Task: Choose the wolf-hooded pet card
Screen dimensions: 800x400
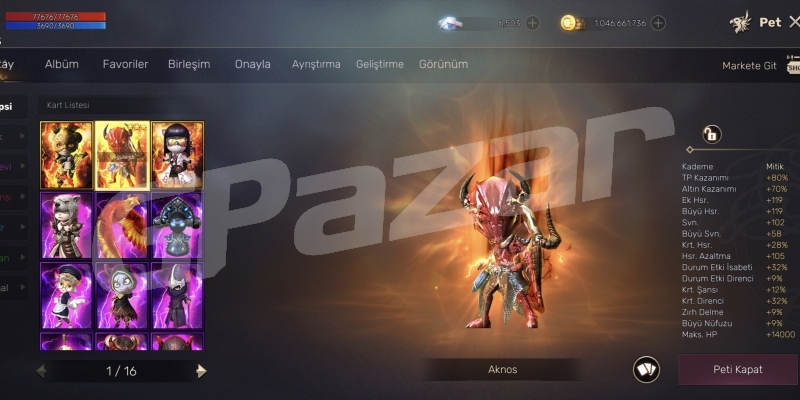Action: [67, 225]
